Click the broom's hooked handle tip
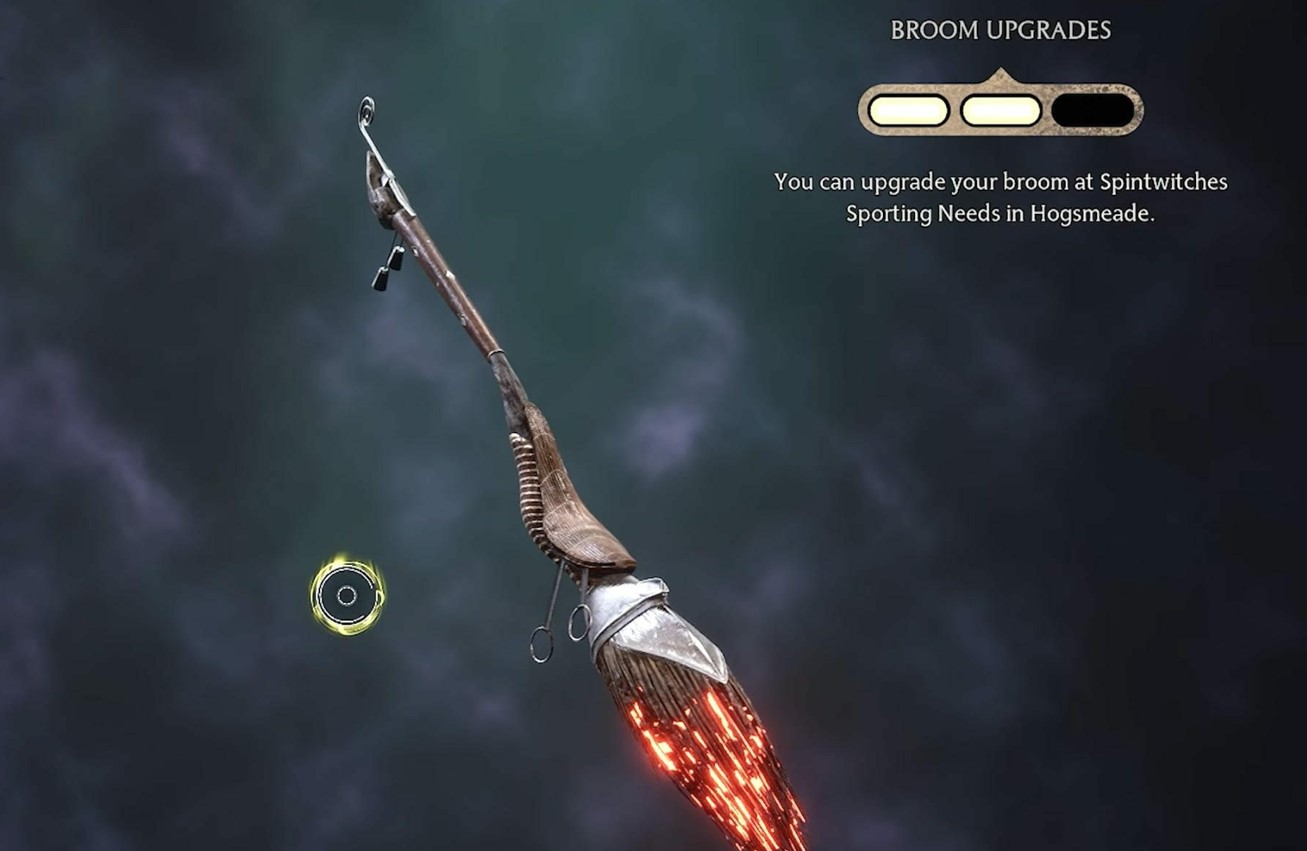 pos(365,110)
